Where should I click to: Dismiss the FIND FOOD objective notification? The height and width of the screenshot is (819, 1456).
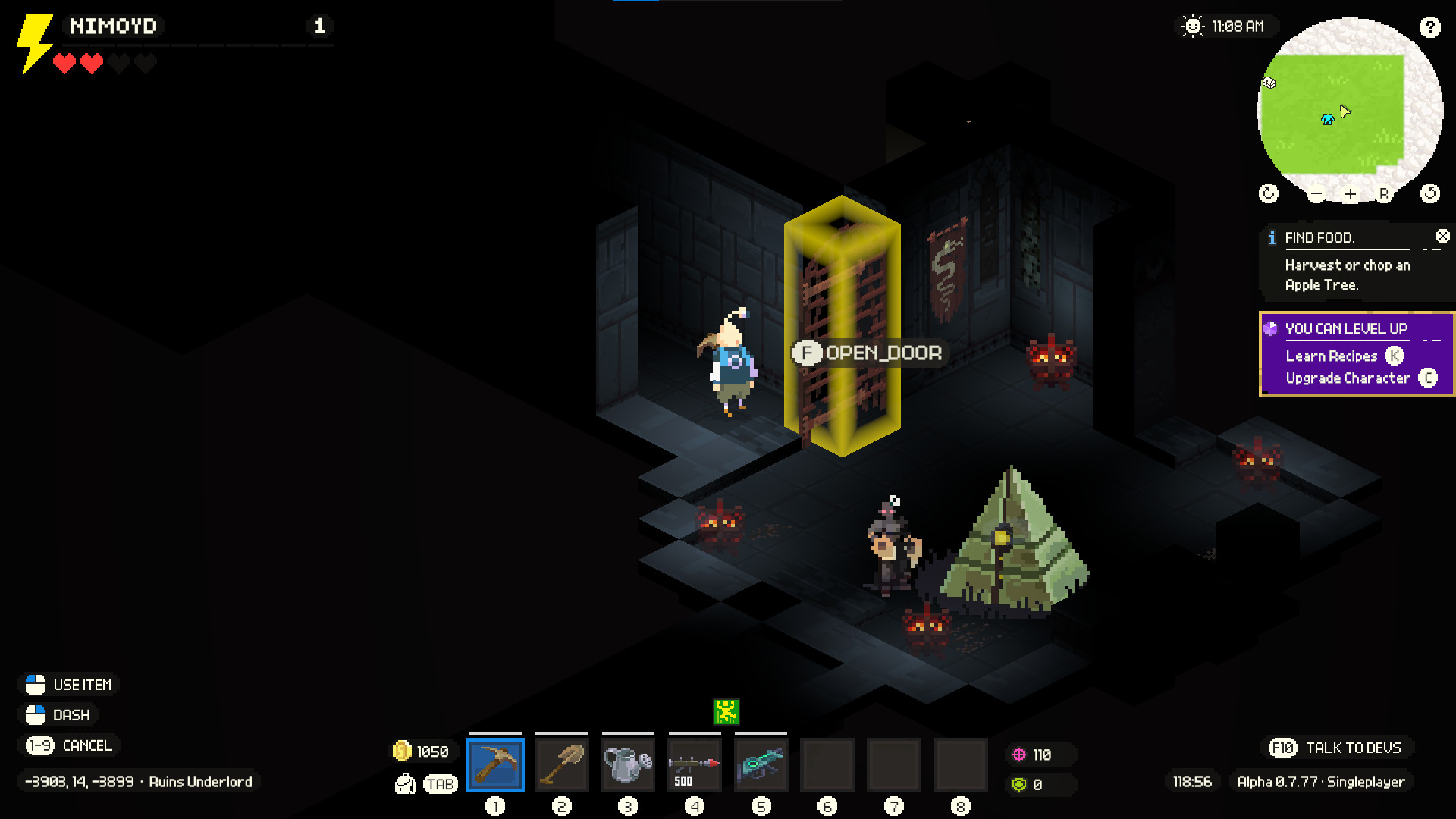1442,236
